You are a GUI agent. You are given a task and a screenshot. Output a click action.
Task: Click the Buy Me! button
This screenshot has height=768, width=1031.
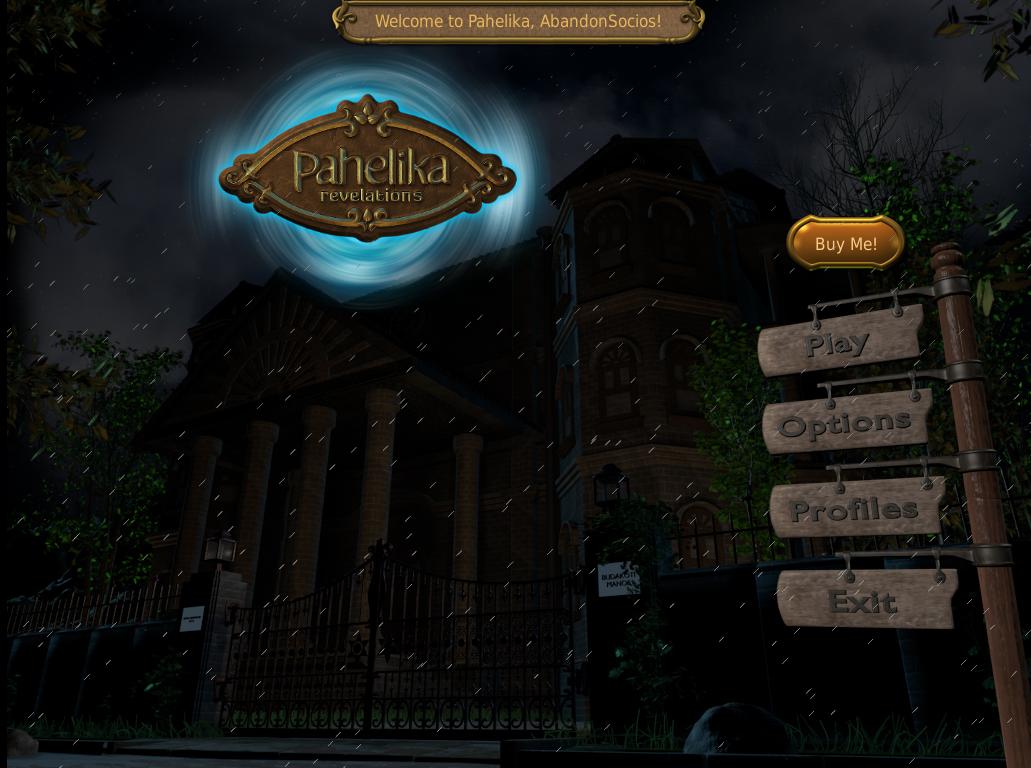(x=846, y=243)
